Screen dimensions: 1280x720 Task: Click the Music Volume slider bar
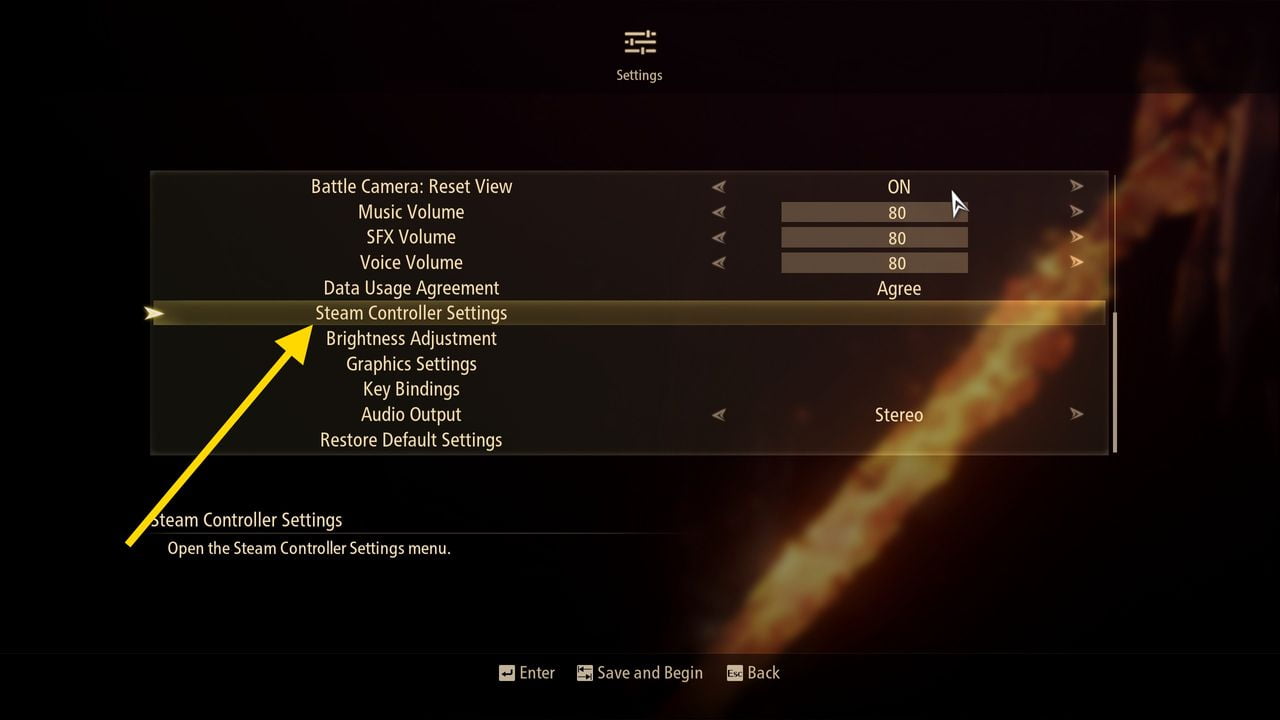click(x=874, y=212)
